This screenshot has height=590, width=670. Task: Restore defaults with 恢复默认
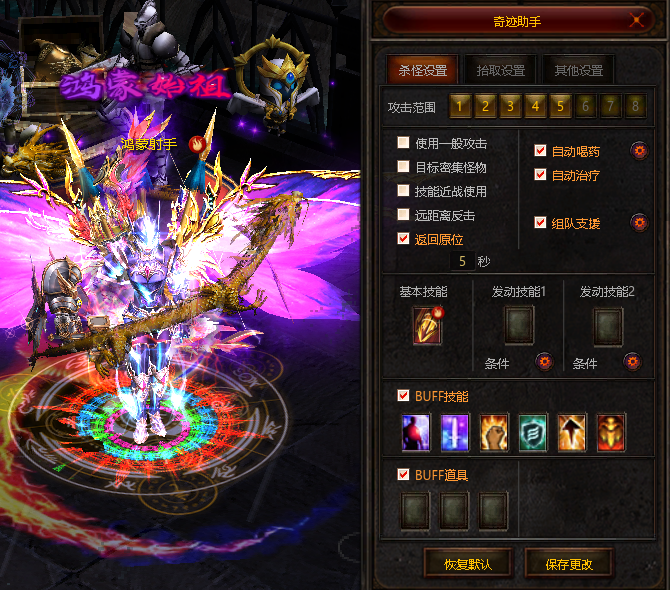(468, 564)
